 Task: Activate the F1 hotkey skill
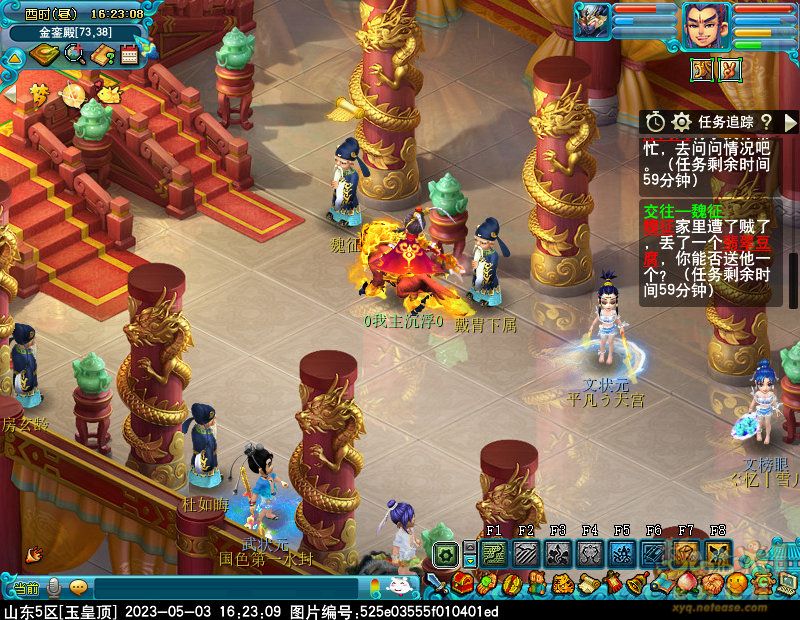[x=493, y=553]
